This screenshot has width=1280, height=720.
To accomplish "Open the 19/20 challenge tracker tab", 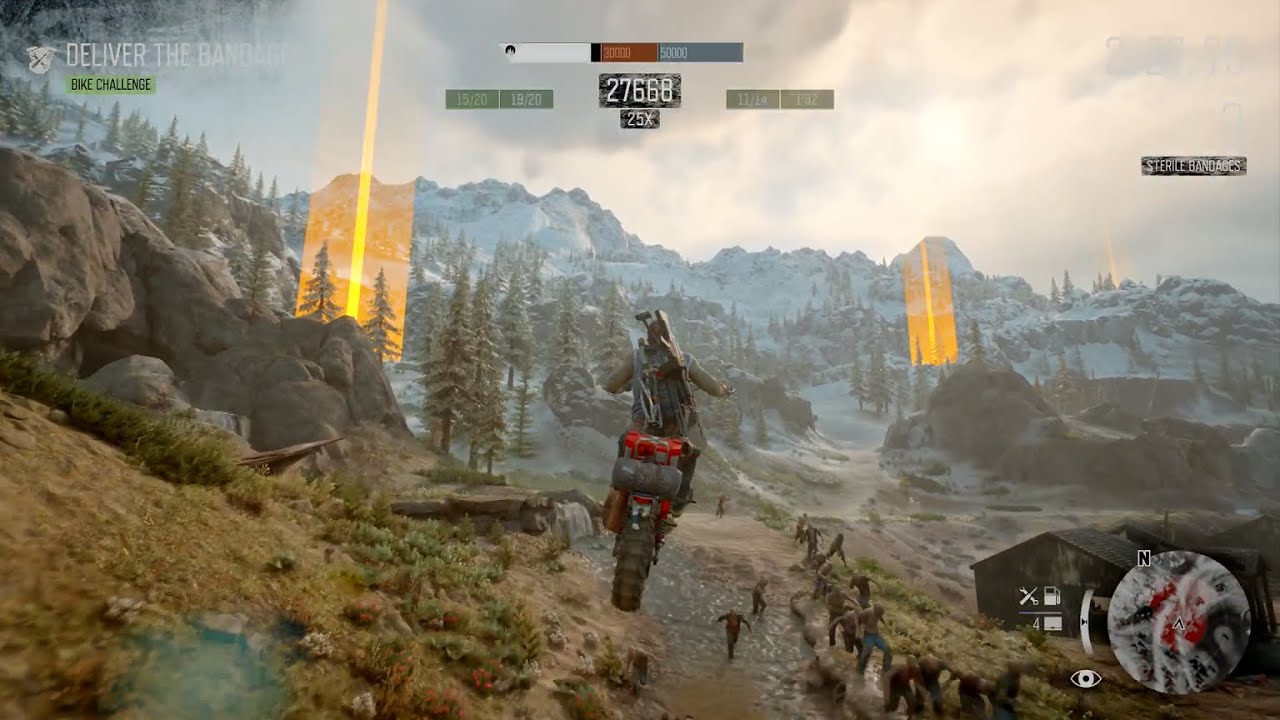I will 526,98.
